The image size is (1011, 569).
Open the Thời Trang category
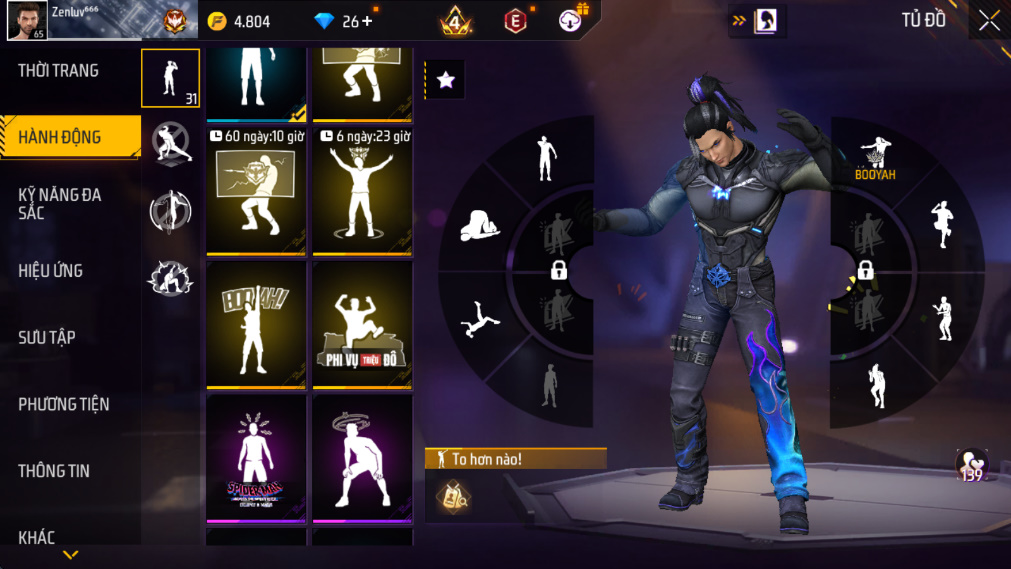pyautogui.click(x=59, y=71)
